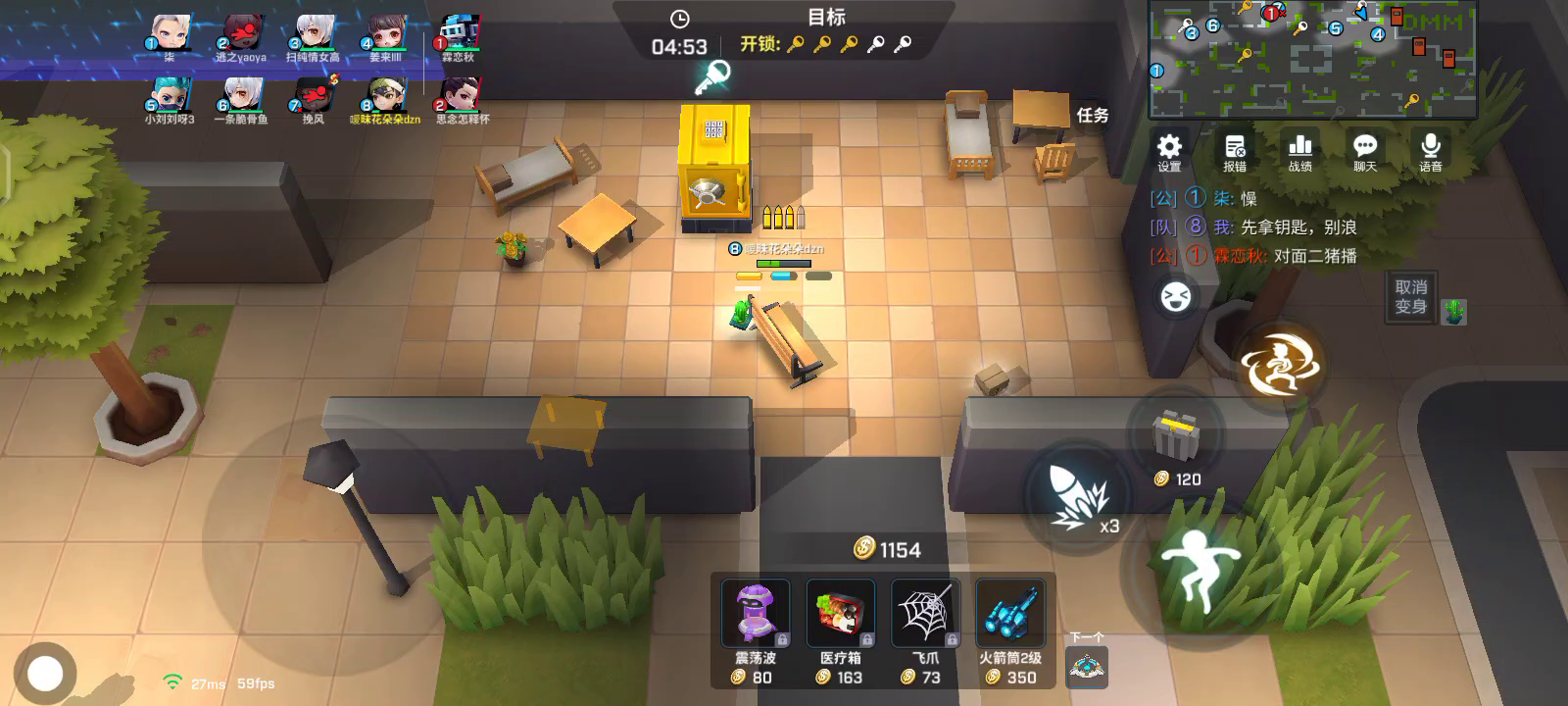Tap the white circle button in corner
Screen dimensions: 1568x706
coord(45,674)
